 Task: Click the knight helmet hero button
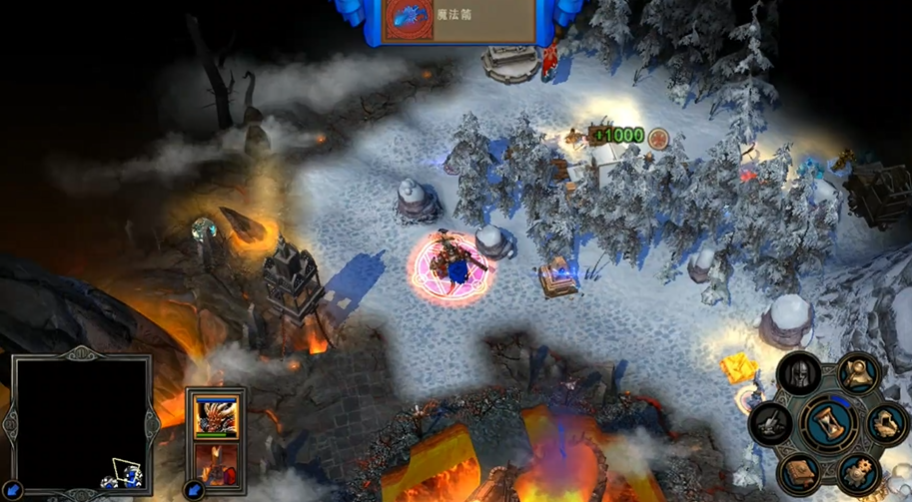[799, 374]
